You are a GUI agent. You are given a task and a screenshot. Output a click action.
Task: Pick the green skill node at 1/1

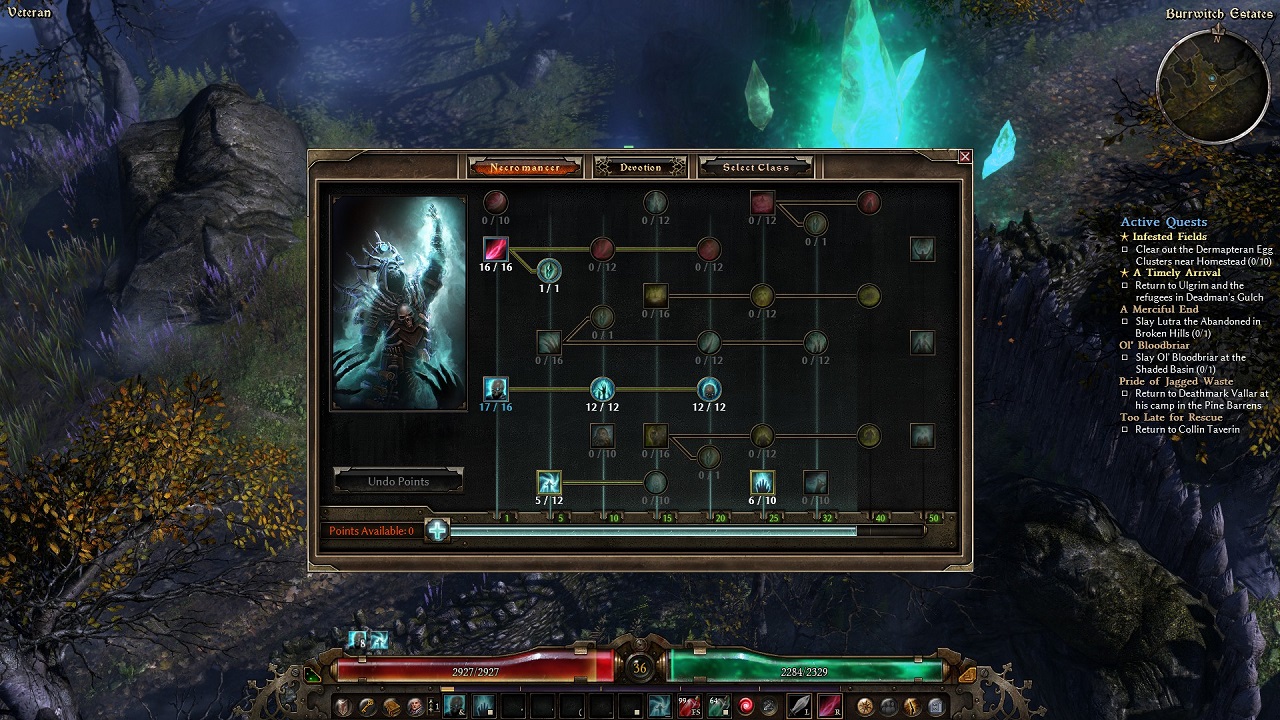click(x=549, y=270)
